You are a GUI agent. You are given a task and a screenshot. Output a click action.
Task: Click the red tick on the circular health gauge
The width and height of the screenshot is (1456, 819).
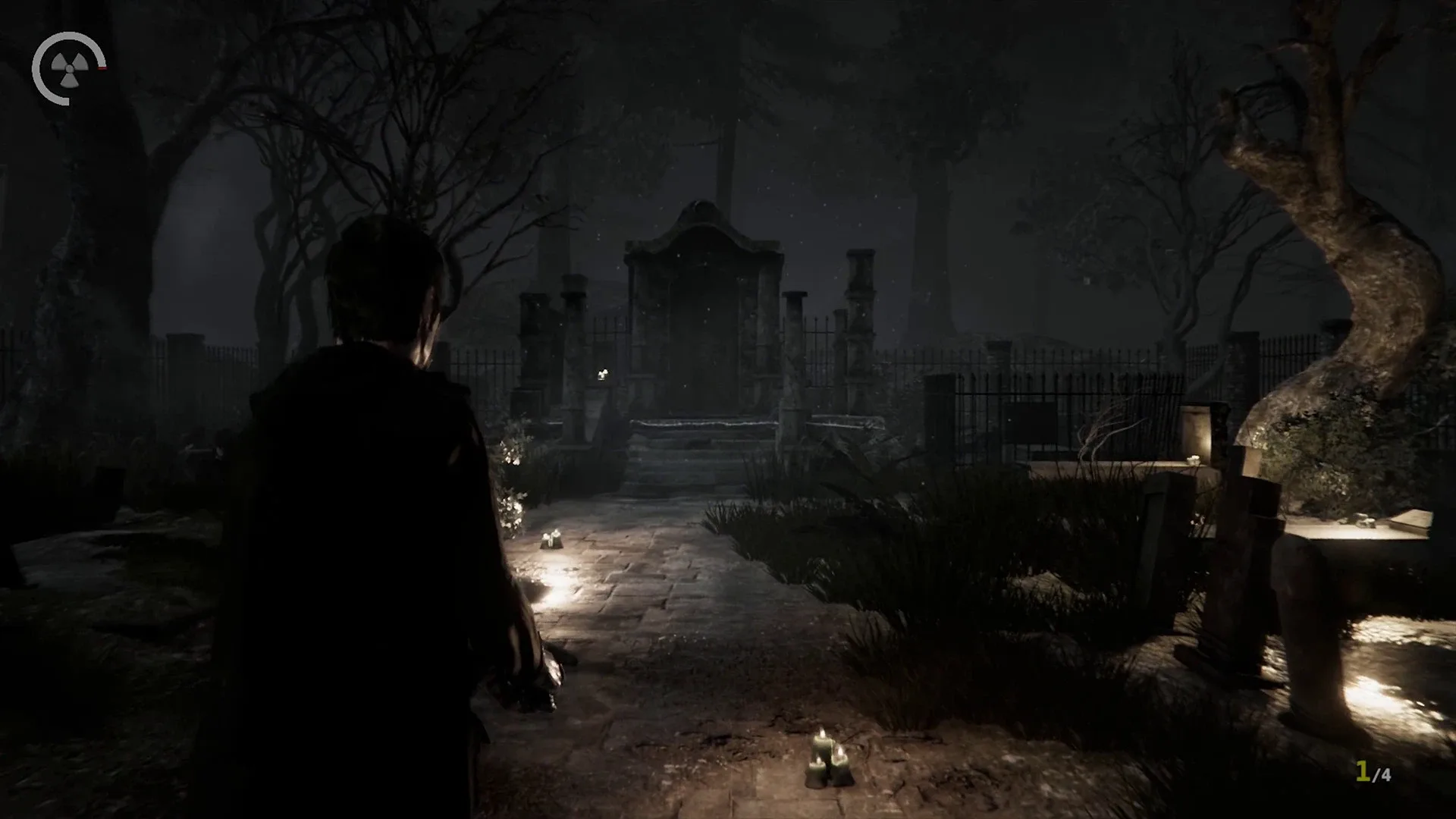click(x=102, y=68)
